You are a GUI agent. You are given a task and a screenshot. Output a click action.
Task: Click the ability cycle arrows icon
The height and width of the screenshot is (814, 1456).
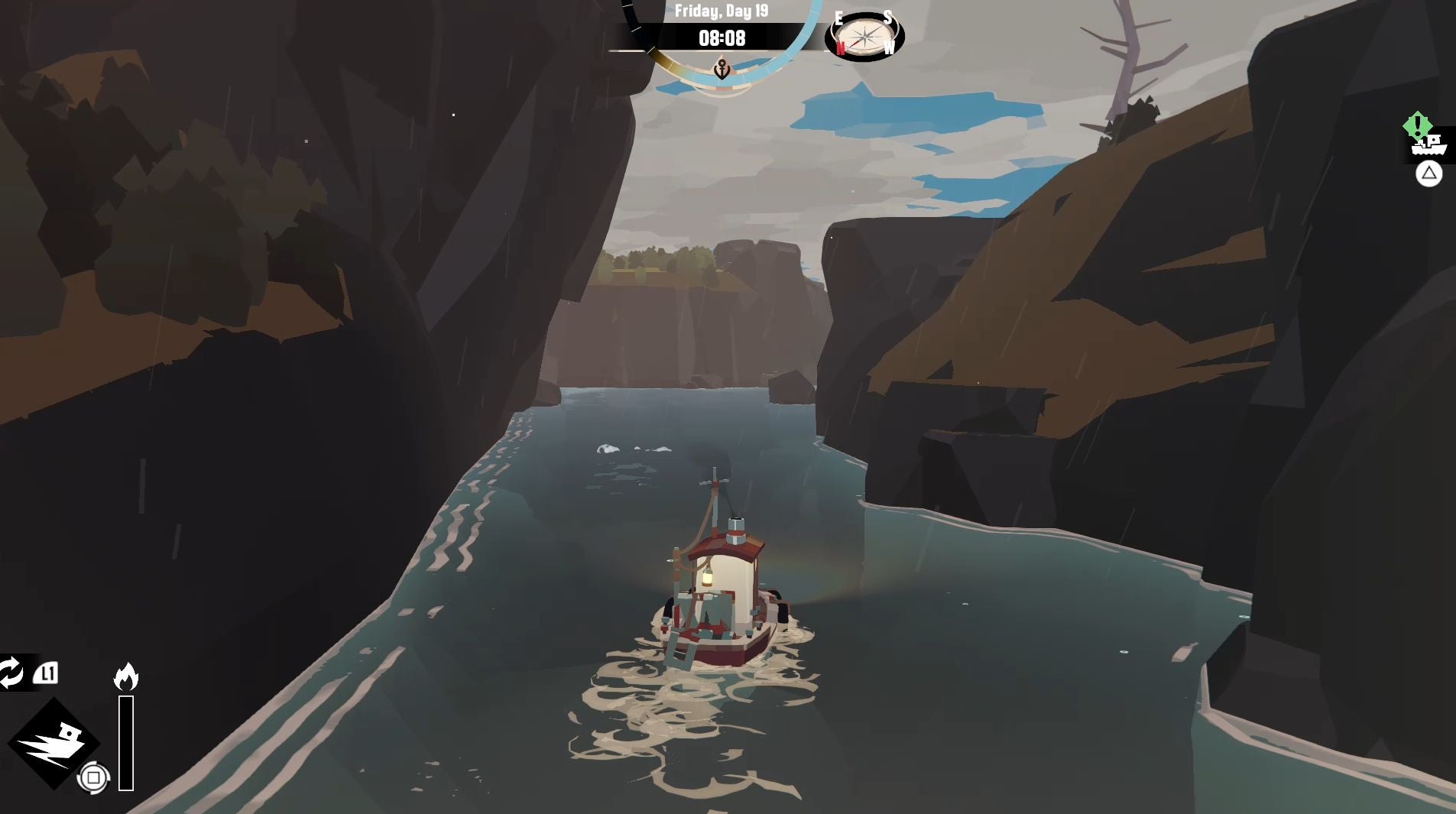click(11, 673)
